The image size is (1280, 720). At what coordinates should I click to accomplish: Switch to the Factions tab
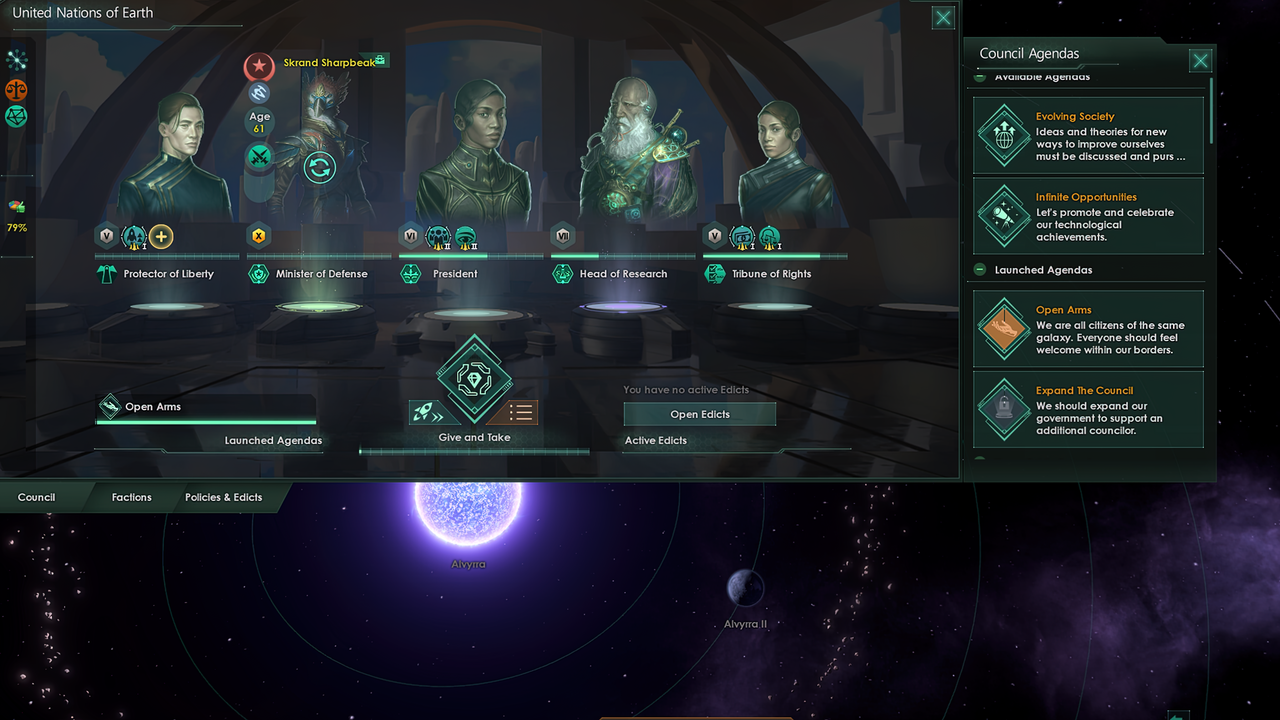tap(130, 497)
